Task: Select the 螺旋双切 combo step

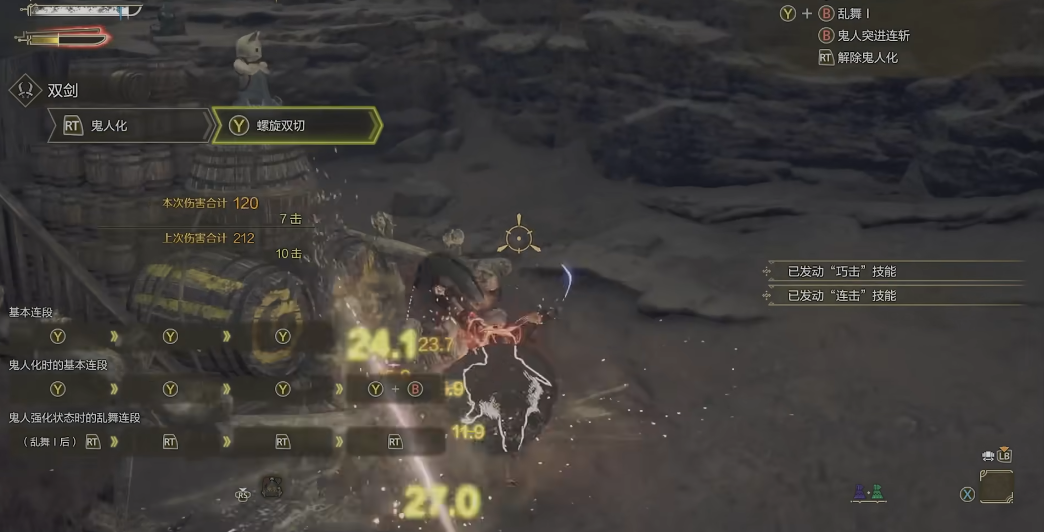Action: tap(297, 126)
